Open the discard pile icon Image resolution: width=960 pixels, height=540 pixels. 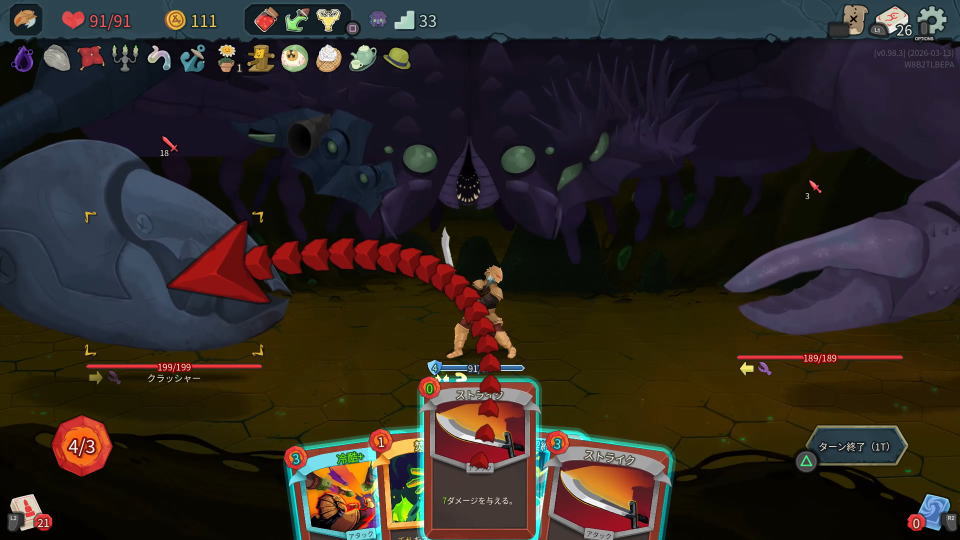(x=933, y=511)
